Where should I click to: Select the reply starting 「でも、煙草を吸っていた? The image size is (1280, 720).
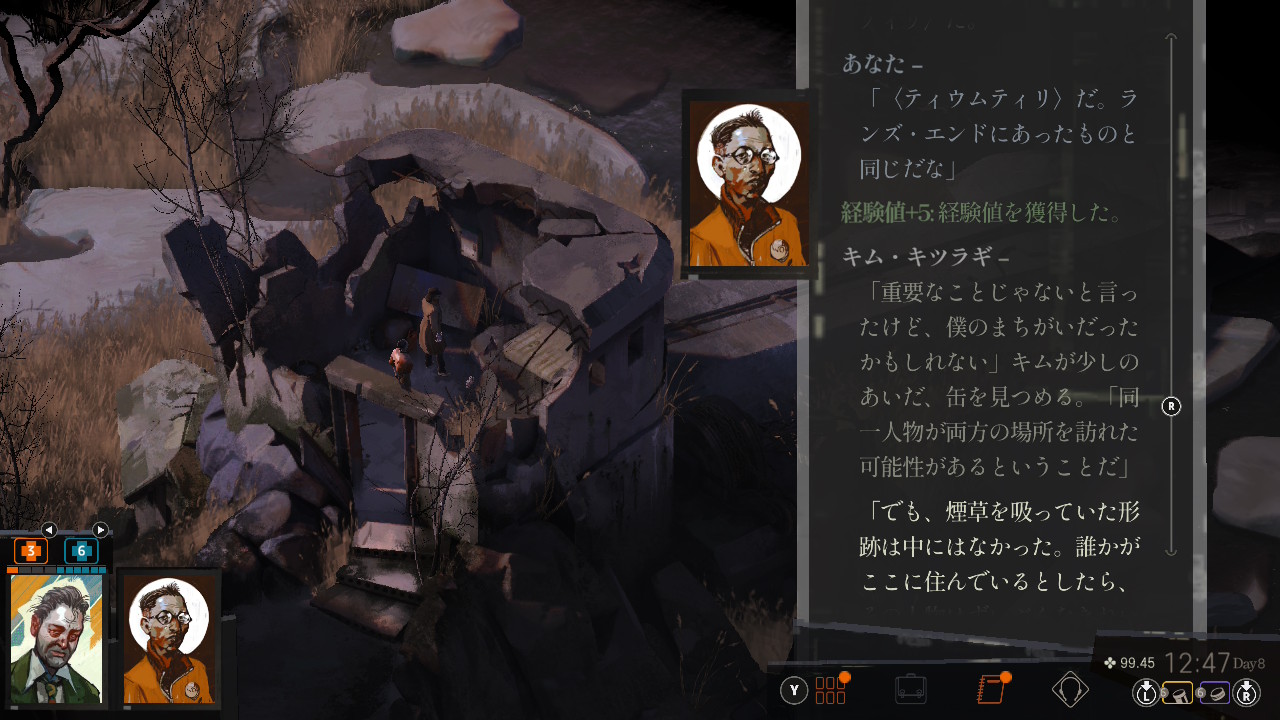[1000, 545]
